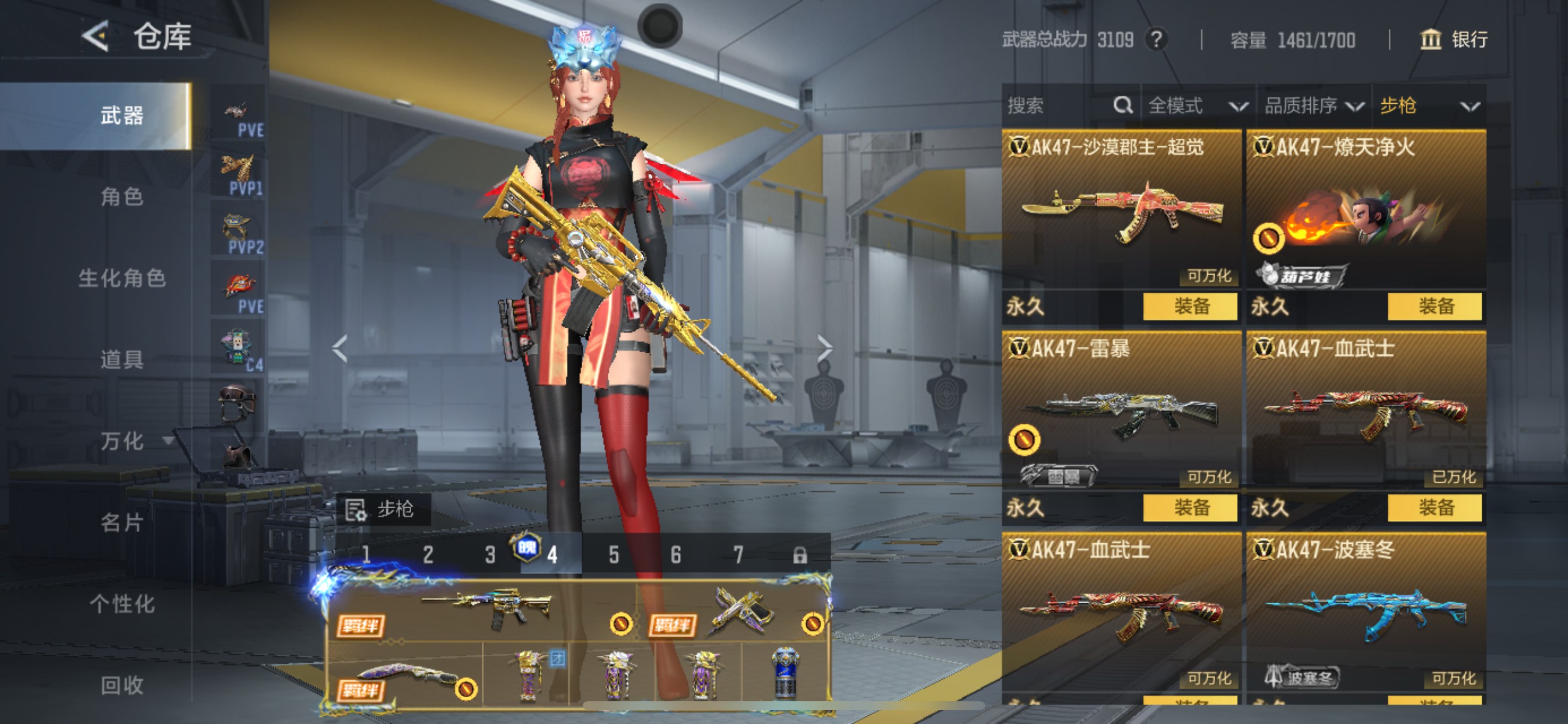This screenshot has width=1568, height=724.
Task: Go back using the arrow beside 仓库
Action: (96, 37)
